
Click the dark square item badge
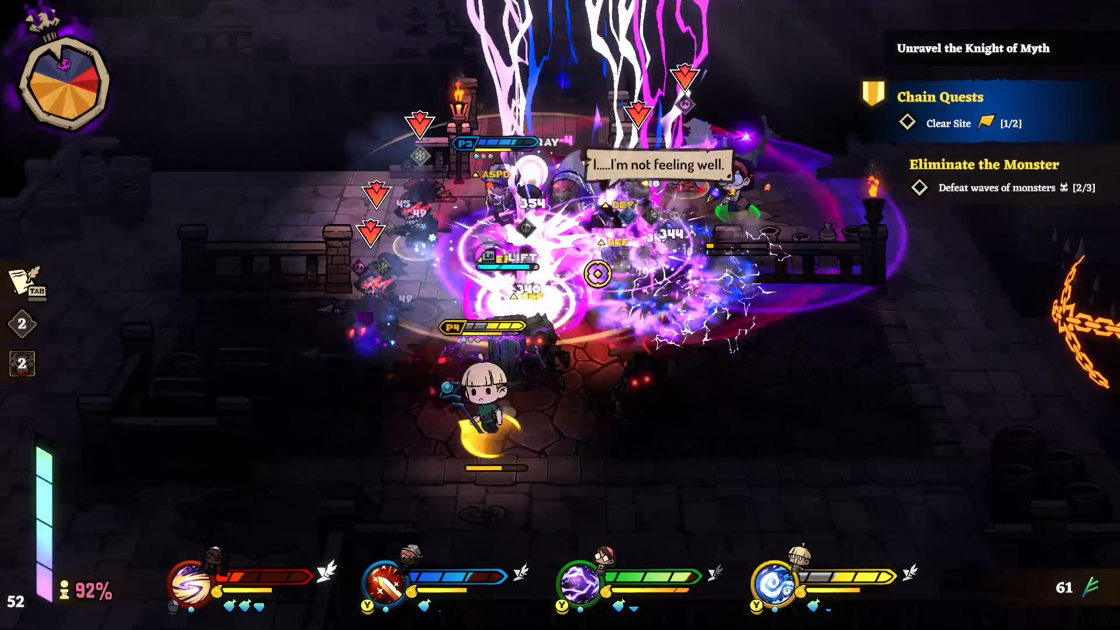click(x=22, y=364)
